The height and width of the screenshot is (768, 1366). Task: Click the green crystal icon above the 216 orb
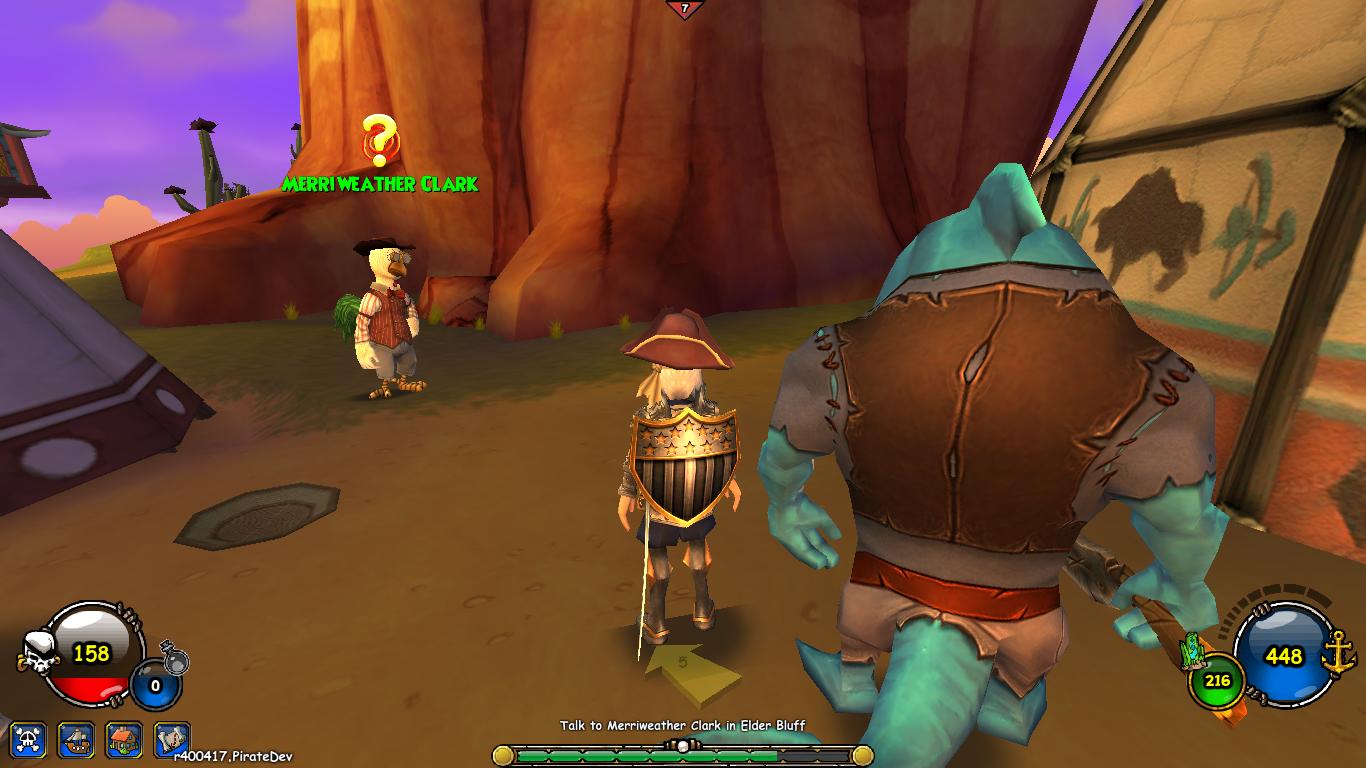[x=1192, y=651]
